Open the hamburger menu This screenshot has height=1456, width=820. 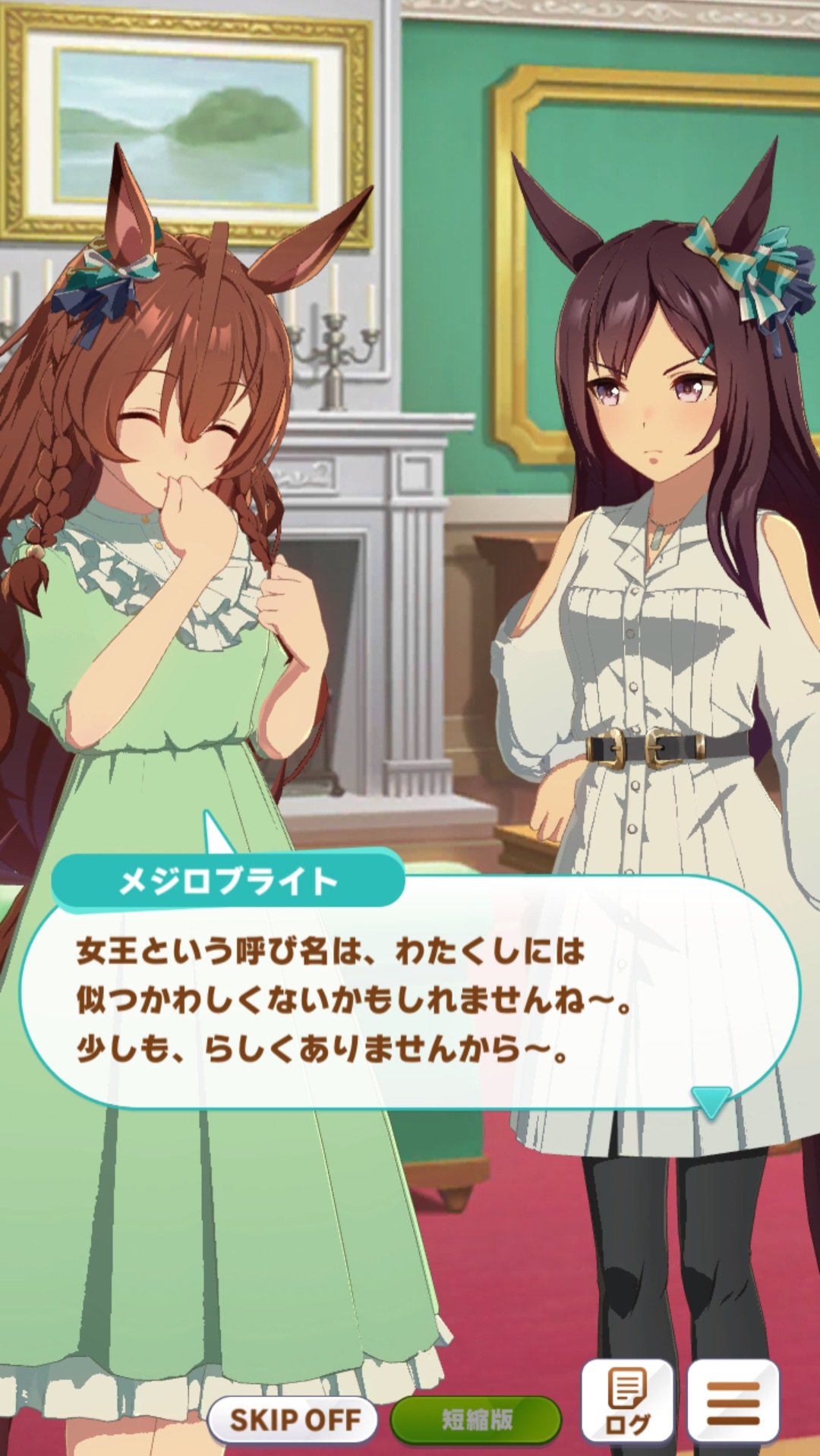[733, 1402]
